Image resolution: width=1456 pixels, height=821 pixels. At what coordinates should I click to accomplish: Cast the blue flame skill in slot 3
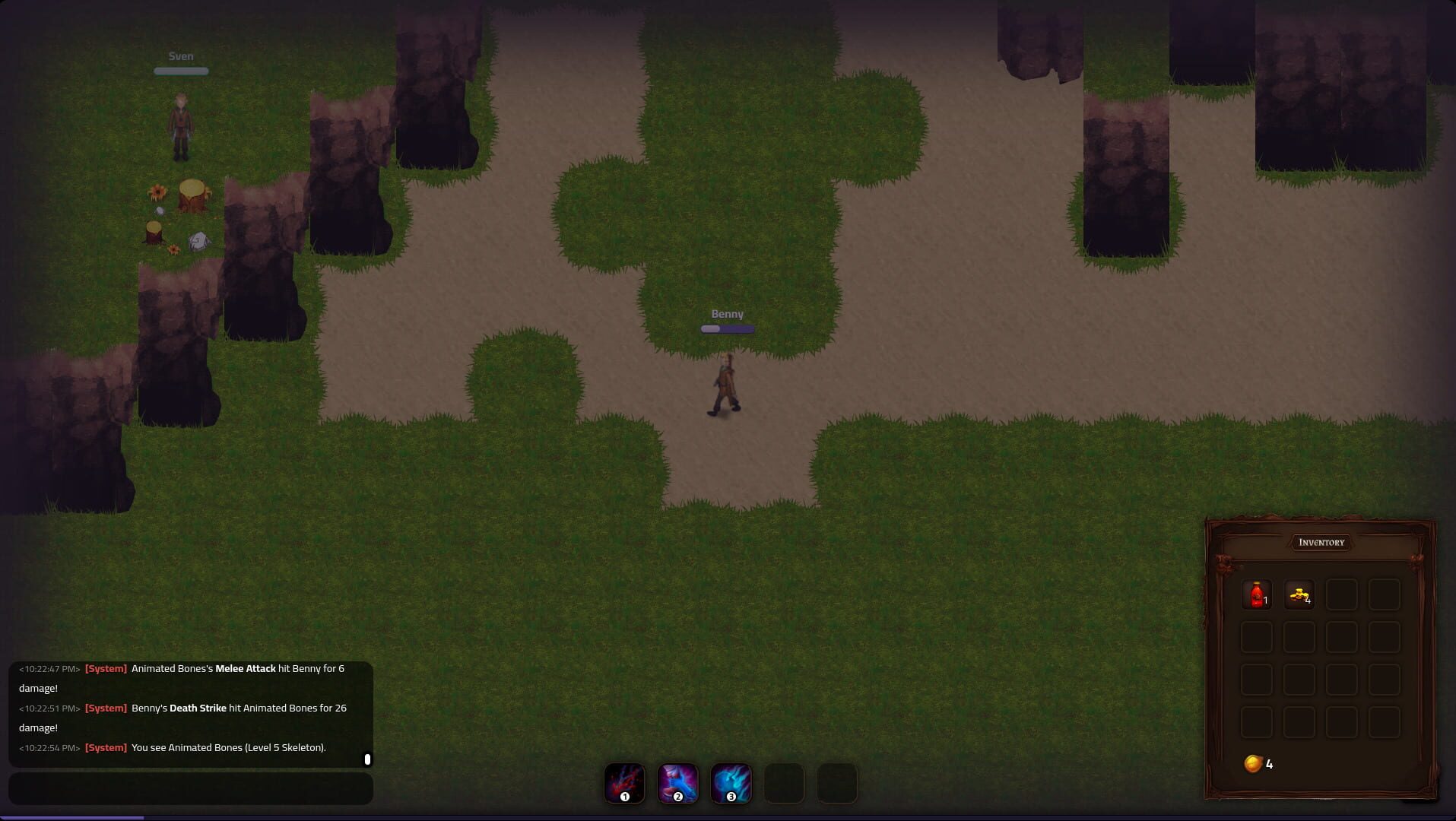pos(730,783)
